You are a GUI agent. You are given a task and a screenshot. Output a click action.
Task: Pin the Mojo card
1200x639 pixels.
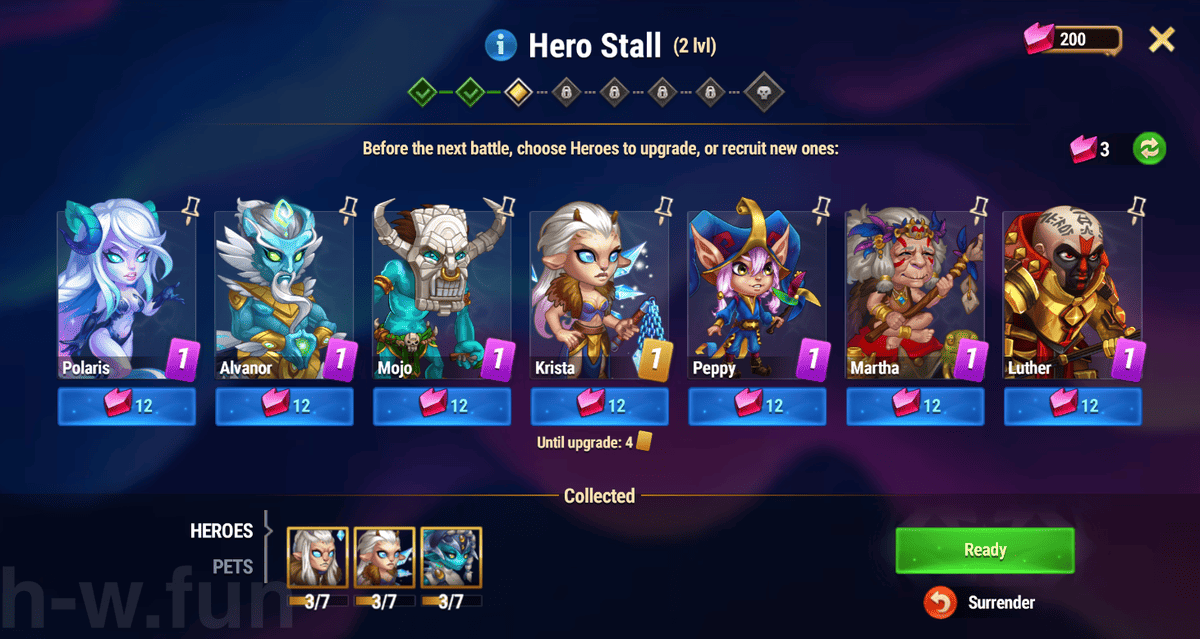[x=507, y=207]
